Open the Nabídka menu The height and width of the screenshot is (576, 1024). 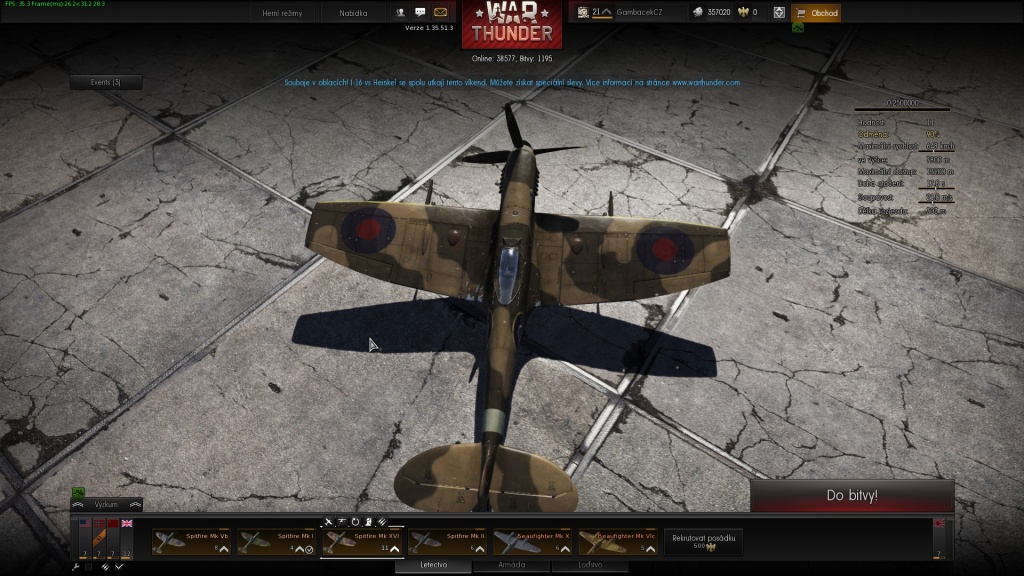(354, 13)
